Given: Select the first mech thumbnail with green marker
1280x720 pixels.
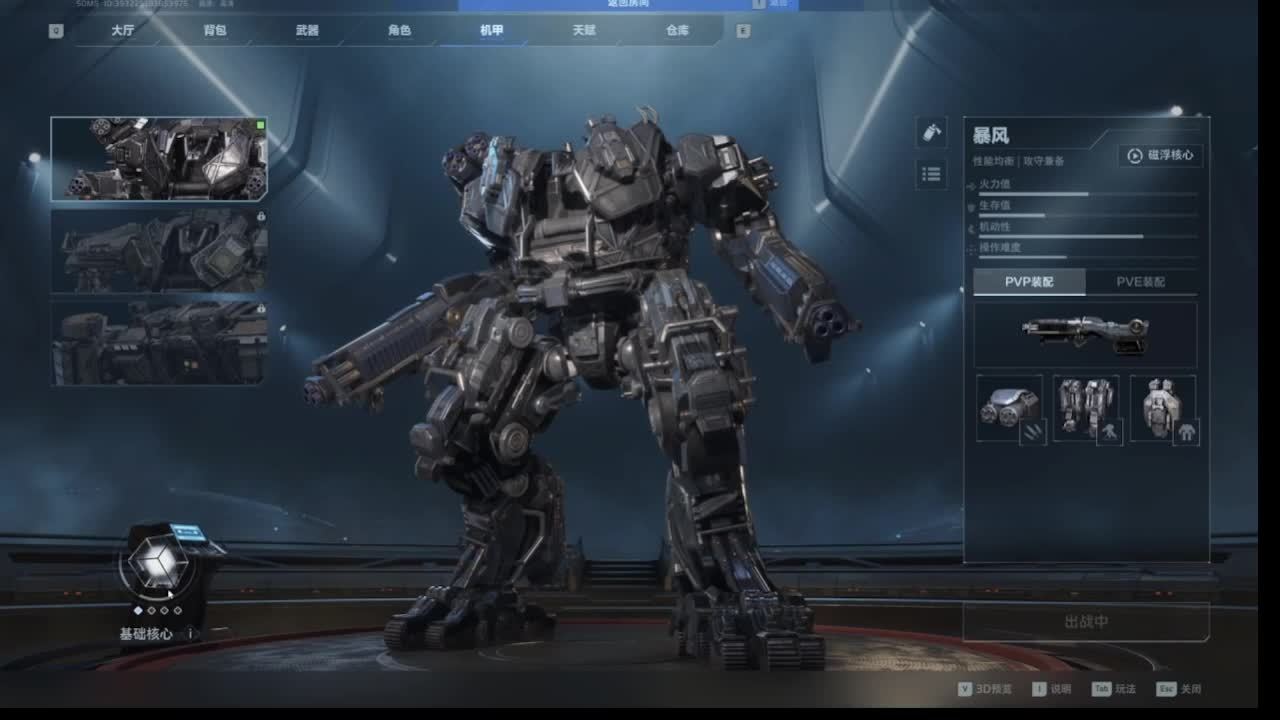Looking at the screenshot, I should (159, 159).
